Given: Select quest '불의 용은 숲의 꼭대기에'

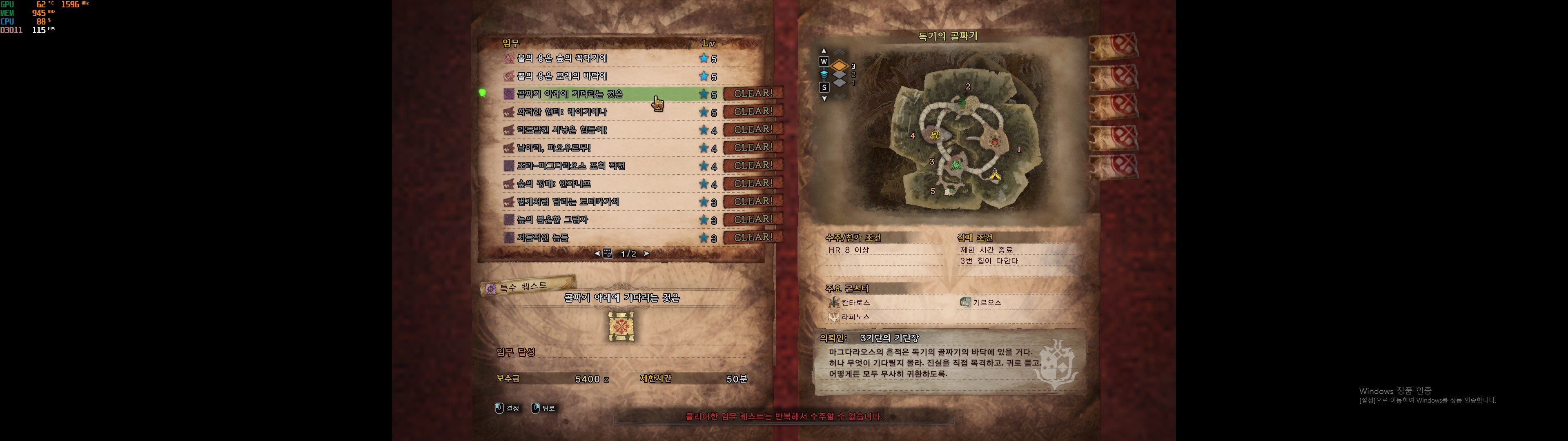Looking at the screenshot, I should (x=562, y=58).
